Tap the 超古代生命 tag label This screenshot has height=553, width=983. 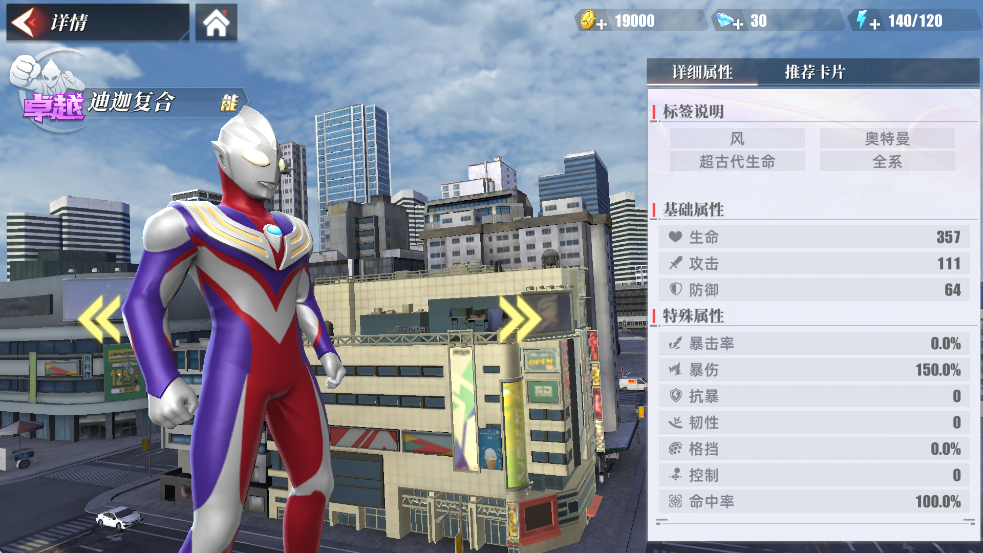[x=737, y=161]
